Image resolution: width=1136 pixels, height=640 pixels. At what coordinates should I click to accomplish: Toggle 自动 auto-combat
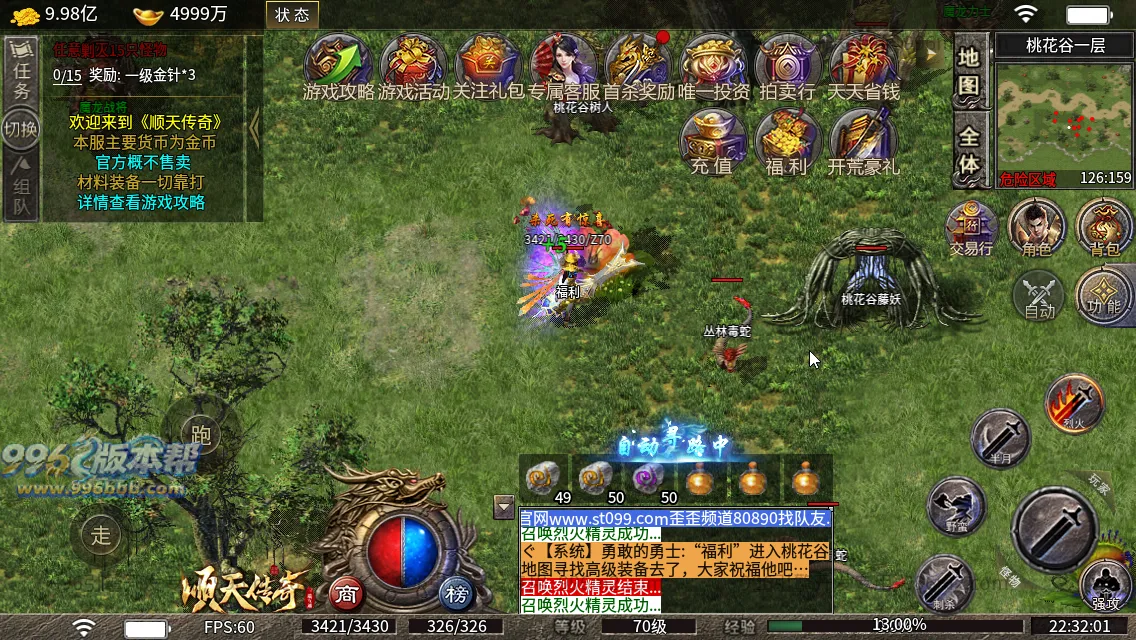1039,297
